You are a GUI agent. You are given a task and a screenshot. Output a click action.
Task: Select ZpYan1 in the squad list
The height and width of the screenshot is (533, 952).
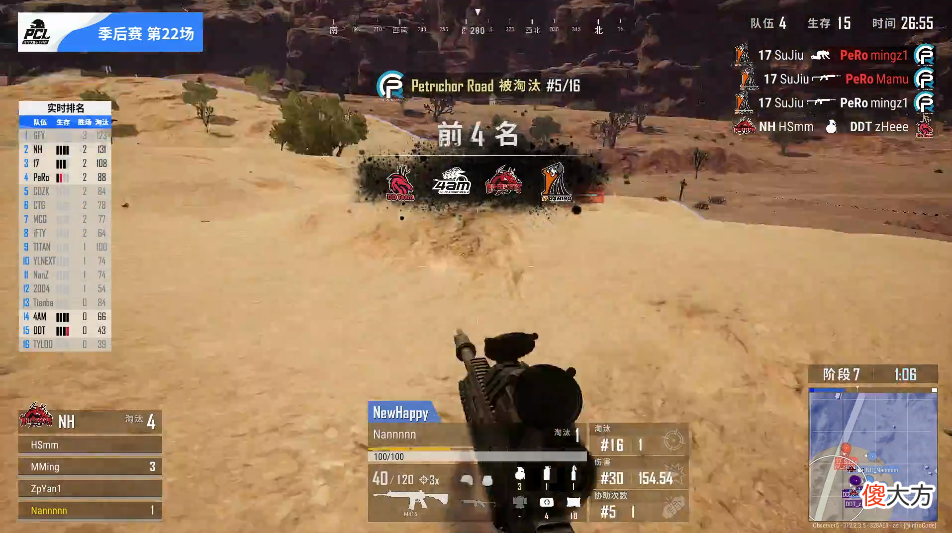pos(90,489)
